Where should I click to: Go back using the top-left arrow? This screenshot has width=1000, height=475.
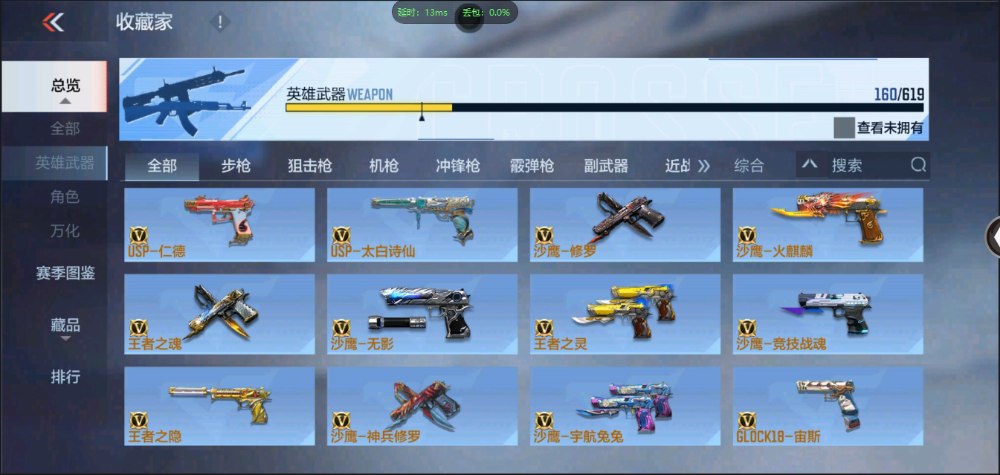53,22
